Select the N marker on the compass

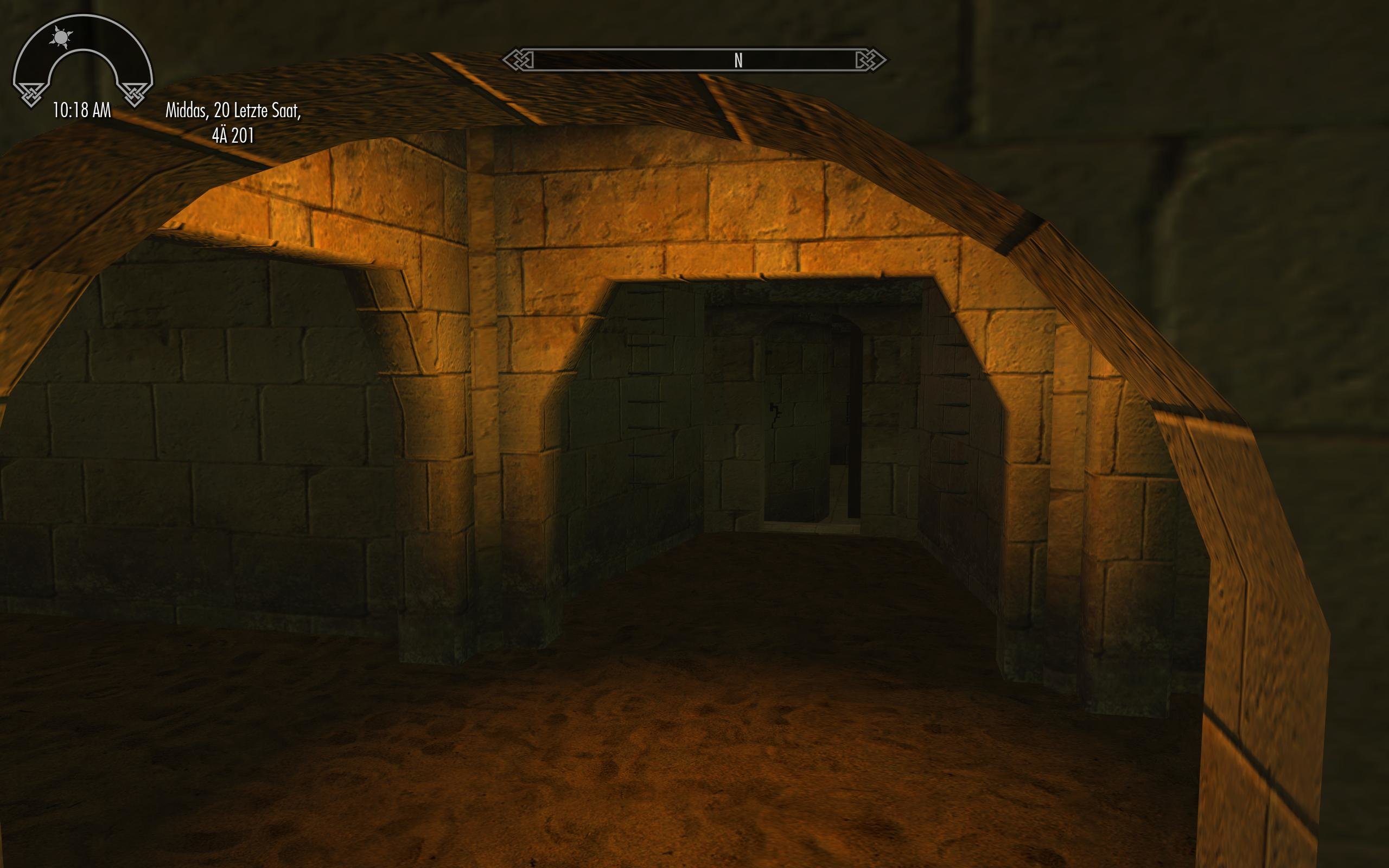(x=737, y=59)
